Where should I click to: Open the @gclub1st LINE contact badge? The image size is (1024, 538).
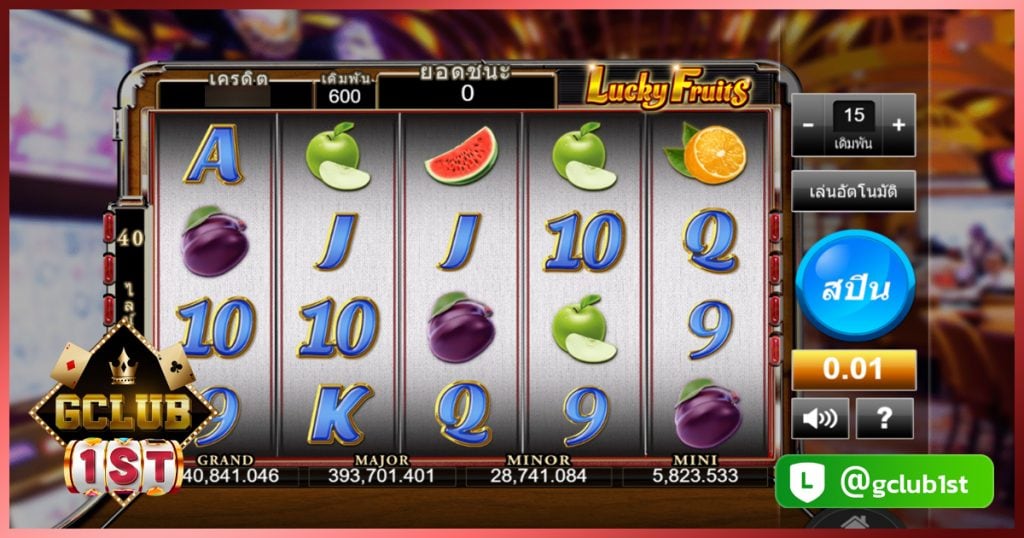coord(884,482)
